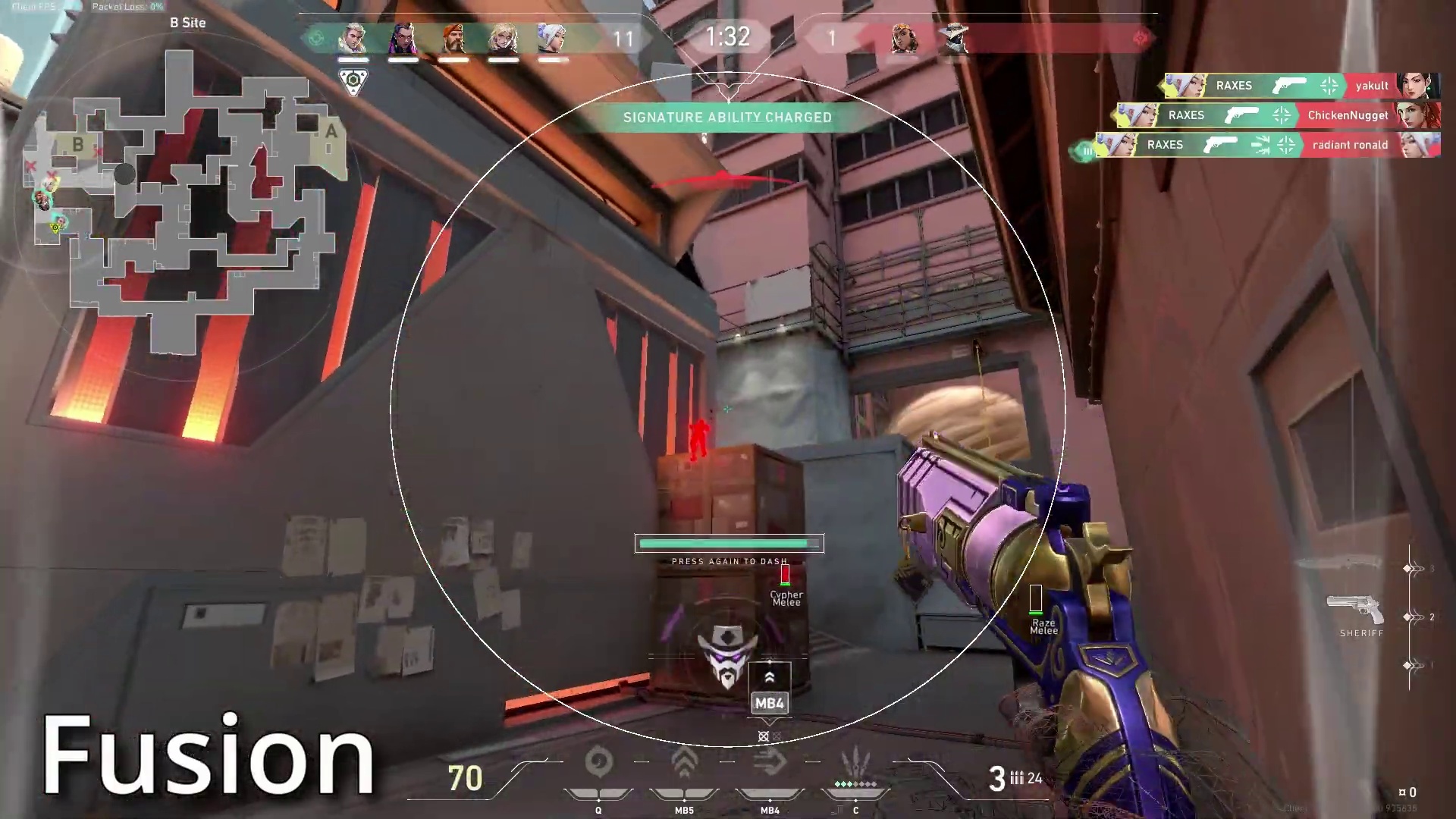Screen dimensions: 1456x819
Task: Click the headshot icon next to yakult's kill
Action: pos(1329,86)
